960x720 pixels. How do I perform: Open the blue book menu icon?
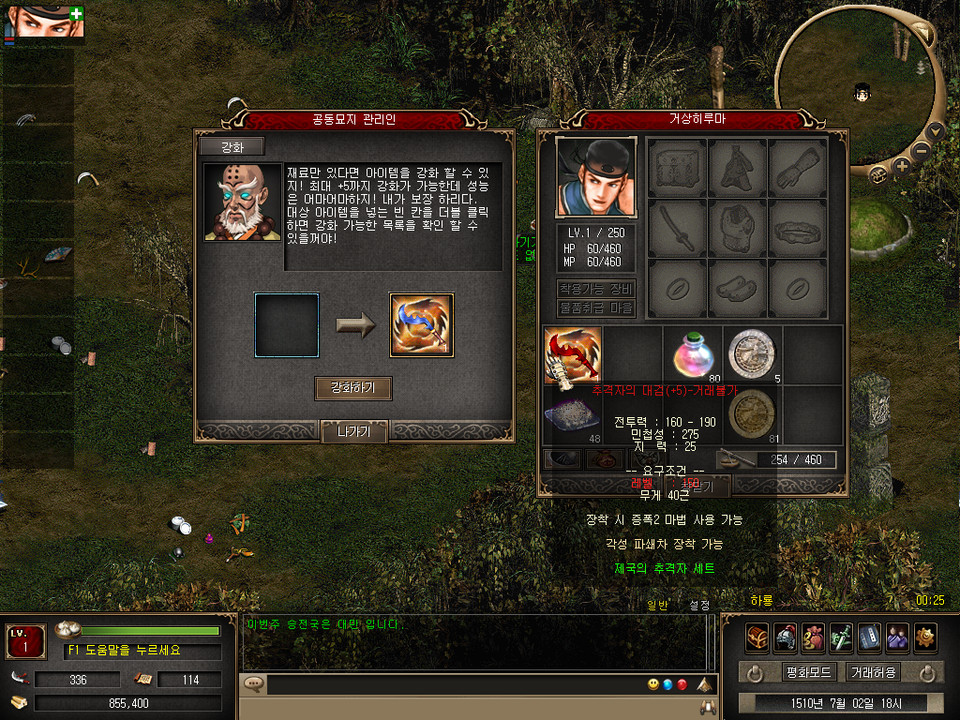pyautogui.click(x=869, y=636)
